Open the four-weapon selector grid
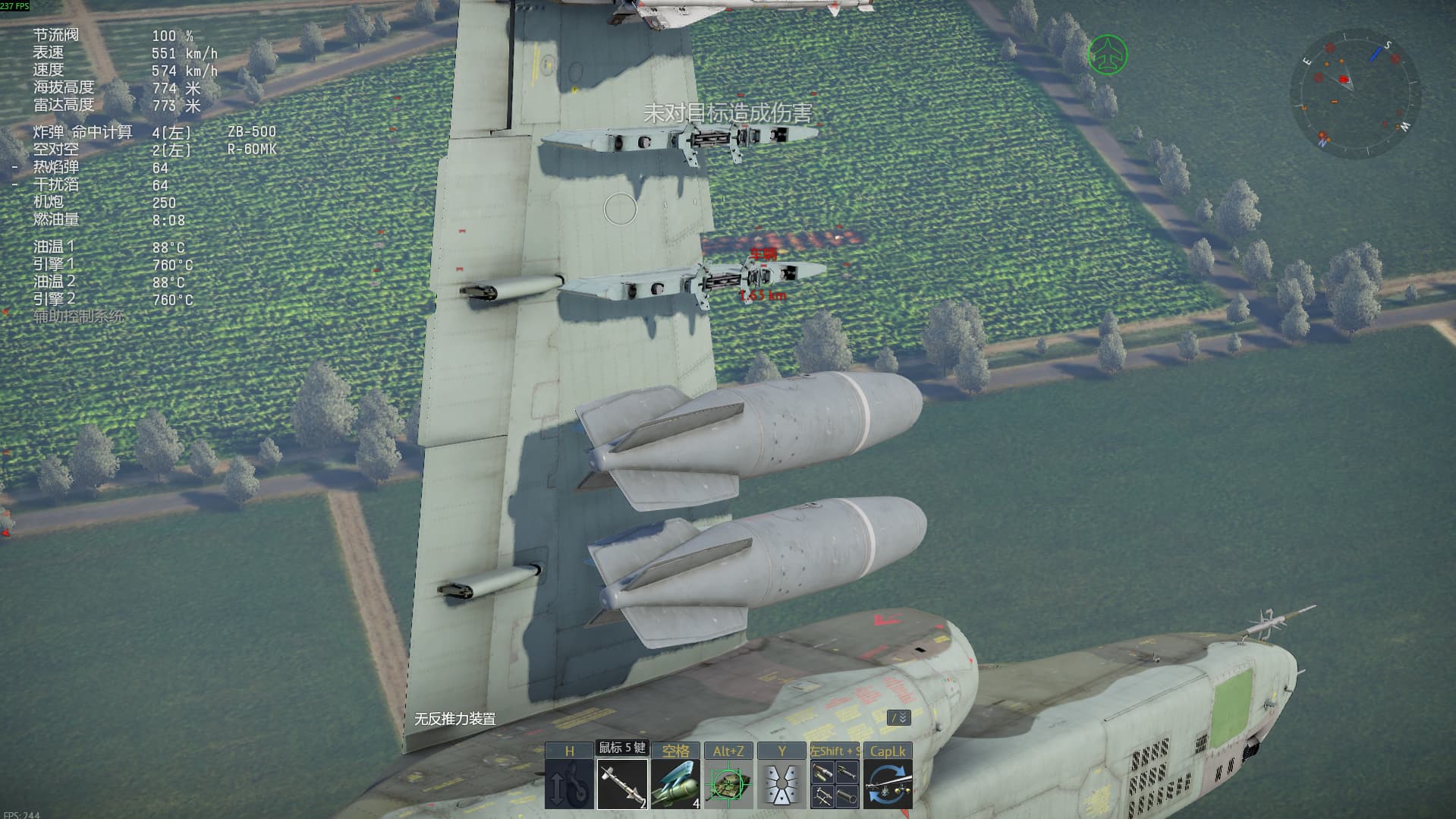Viewport: 1456px width, 819px height. point(835,784)
